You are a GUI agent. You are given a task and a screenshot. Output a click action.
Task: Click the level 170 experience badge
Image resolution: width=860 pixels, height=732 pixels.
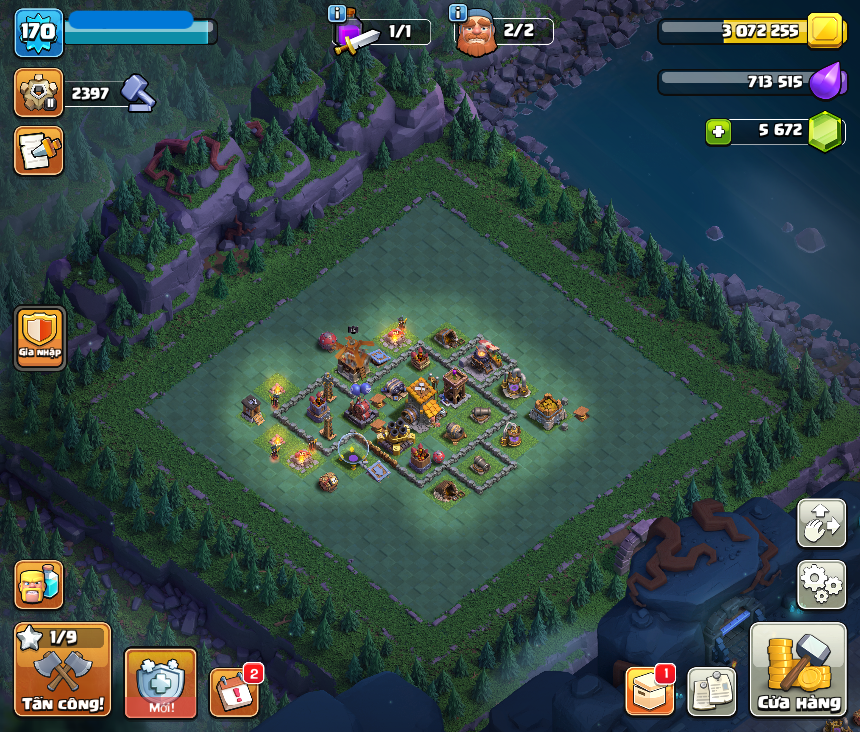tap(38, 32)
